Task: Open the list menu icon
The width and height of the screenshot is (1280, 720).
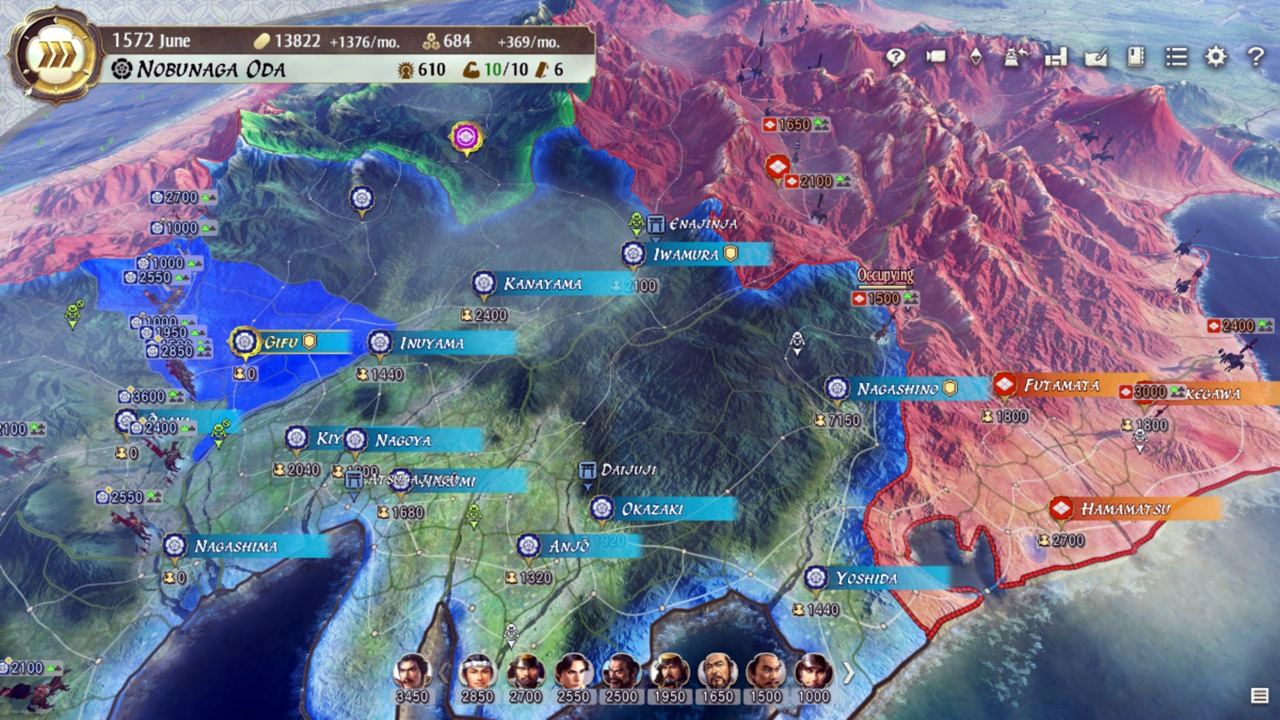Action: click(x=1176, y=58)
